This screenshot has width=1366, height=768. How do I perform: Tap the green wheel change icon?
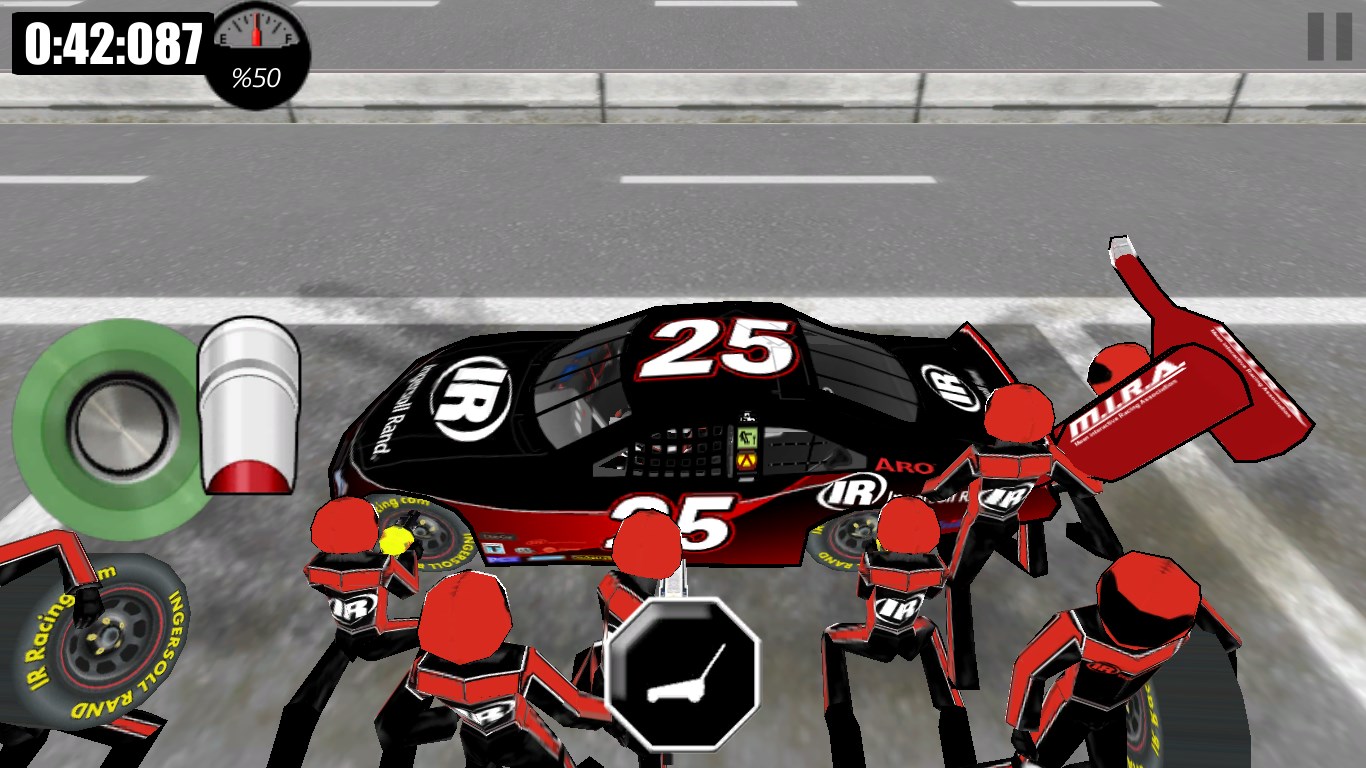(105, 430)
